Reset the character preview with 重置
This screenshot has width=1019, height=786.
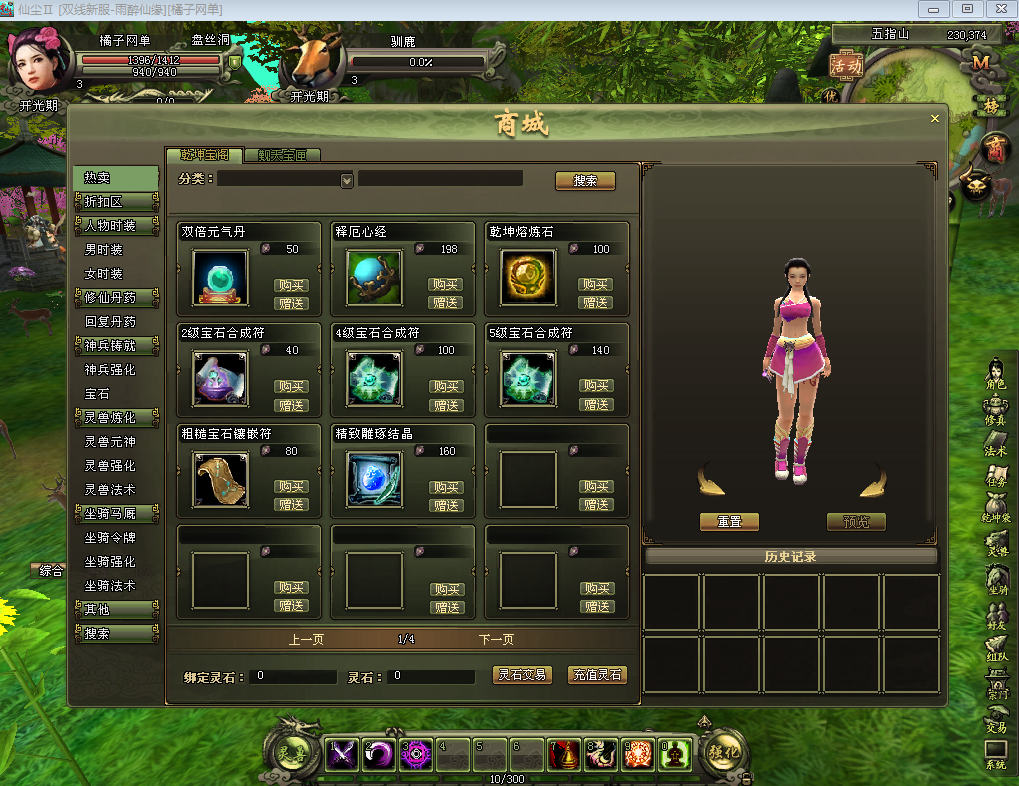(729, 522)
